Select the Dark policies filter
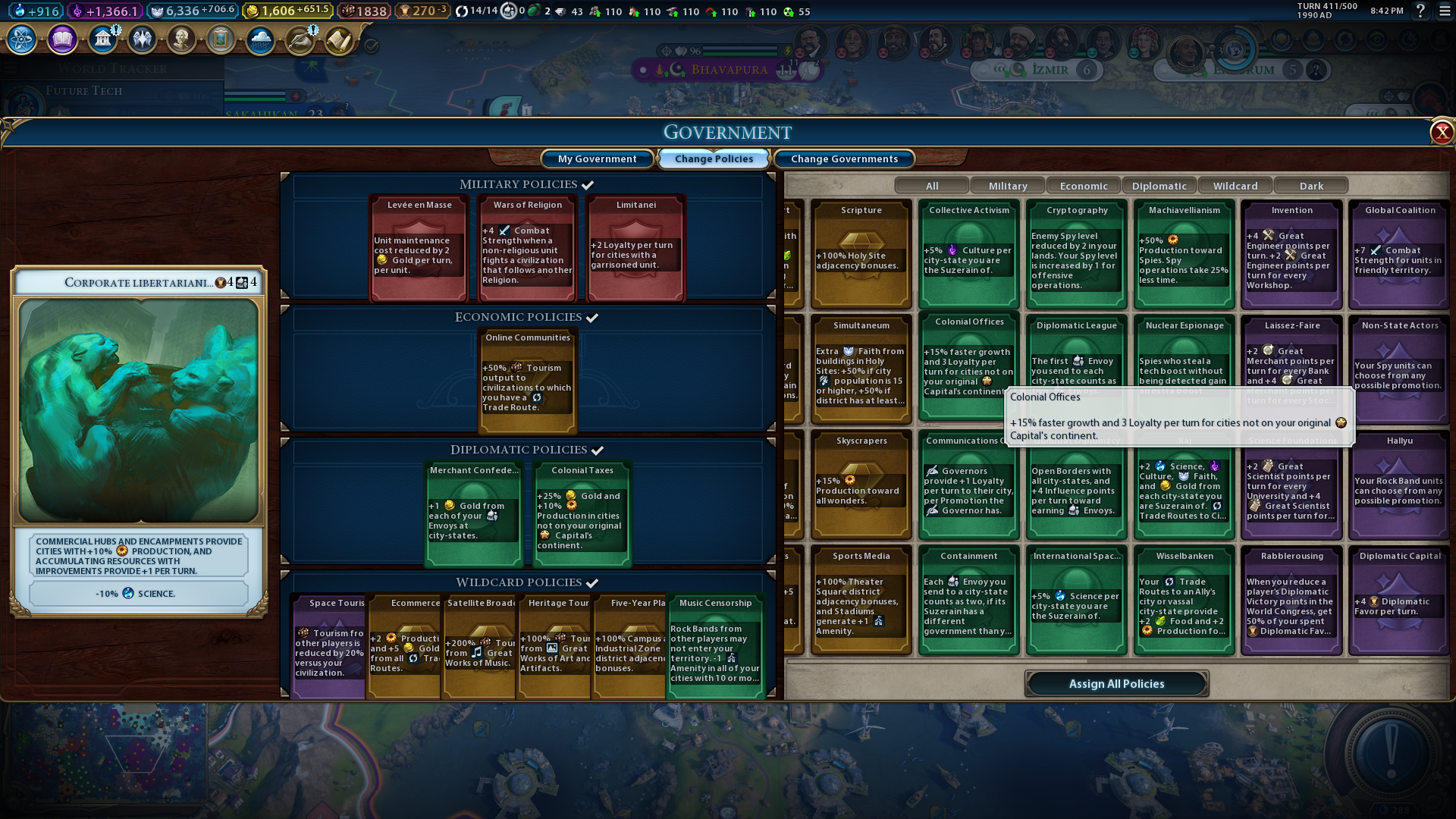This screenshot has height=819, width=1456. pyautogui.click(x=1311, y=186)
